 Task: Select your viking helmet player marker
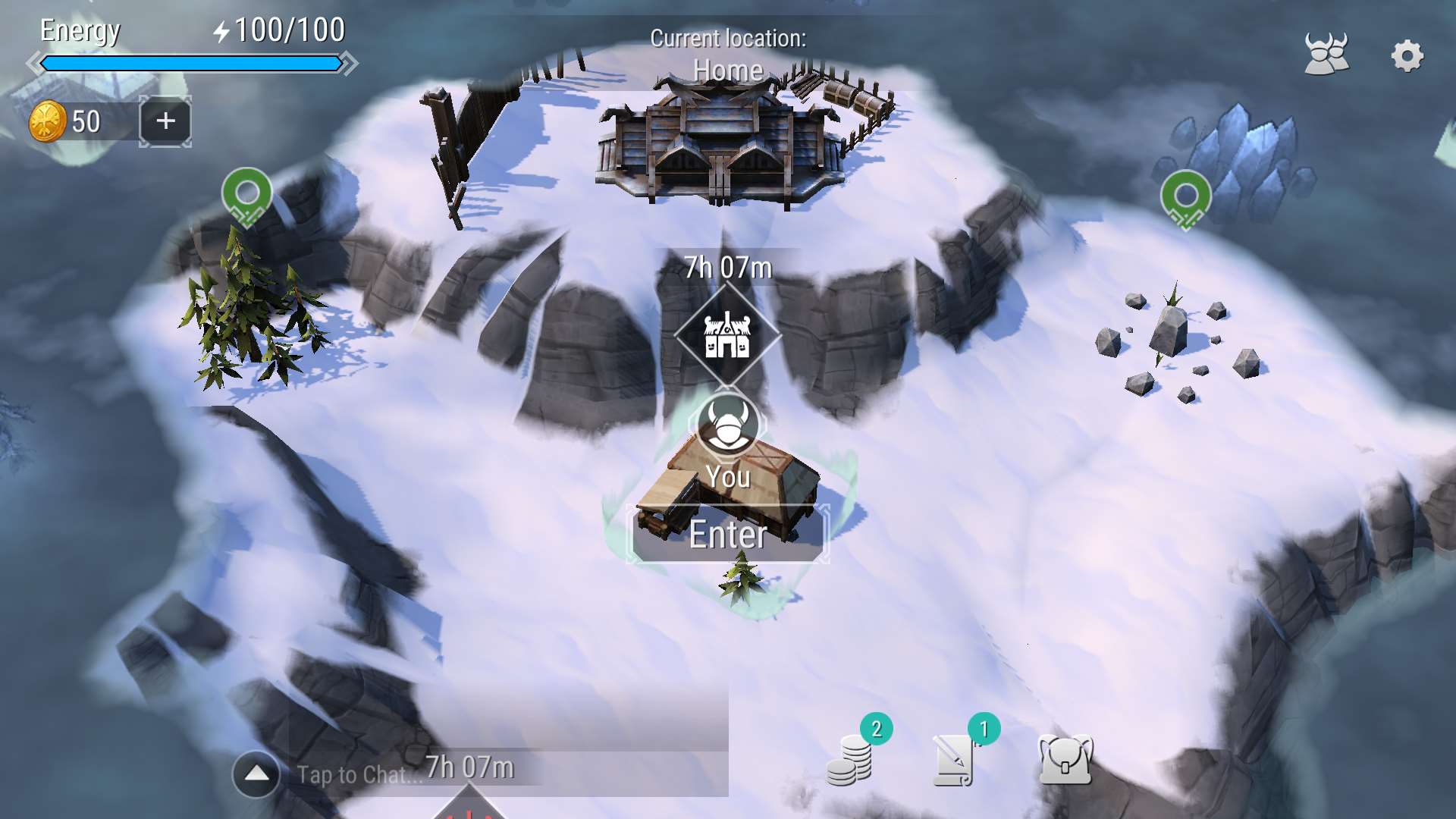point(727,425)
